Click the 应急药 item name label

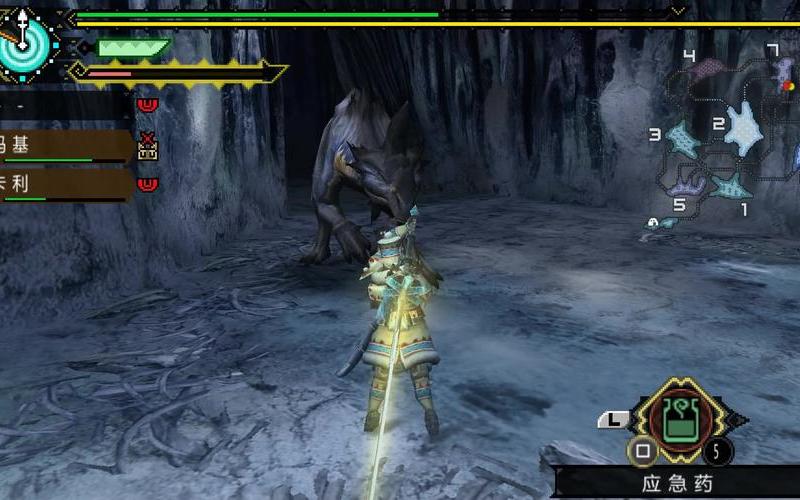(677, 484)
